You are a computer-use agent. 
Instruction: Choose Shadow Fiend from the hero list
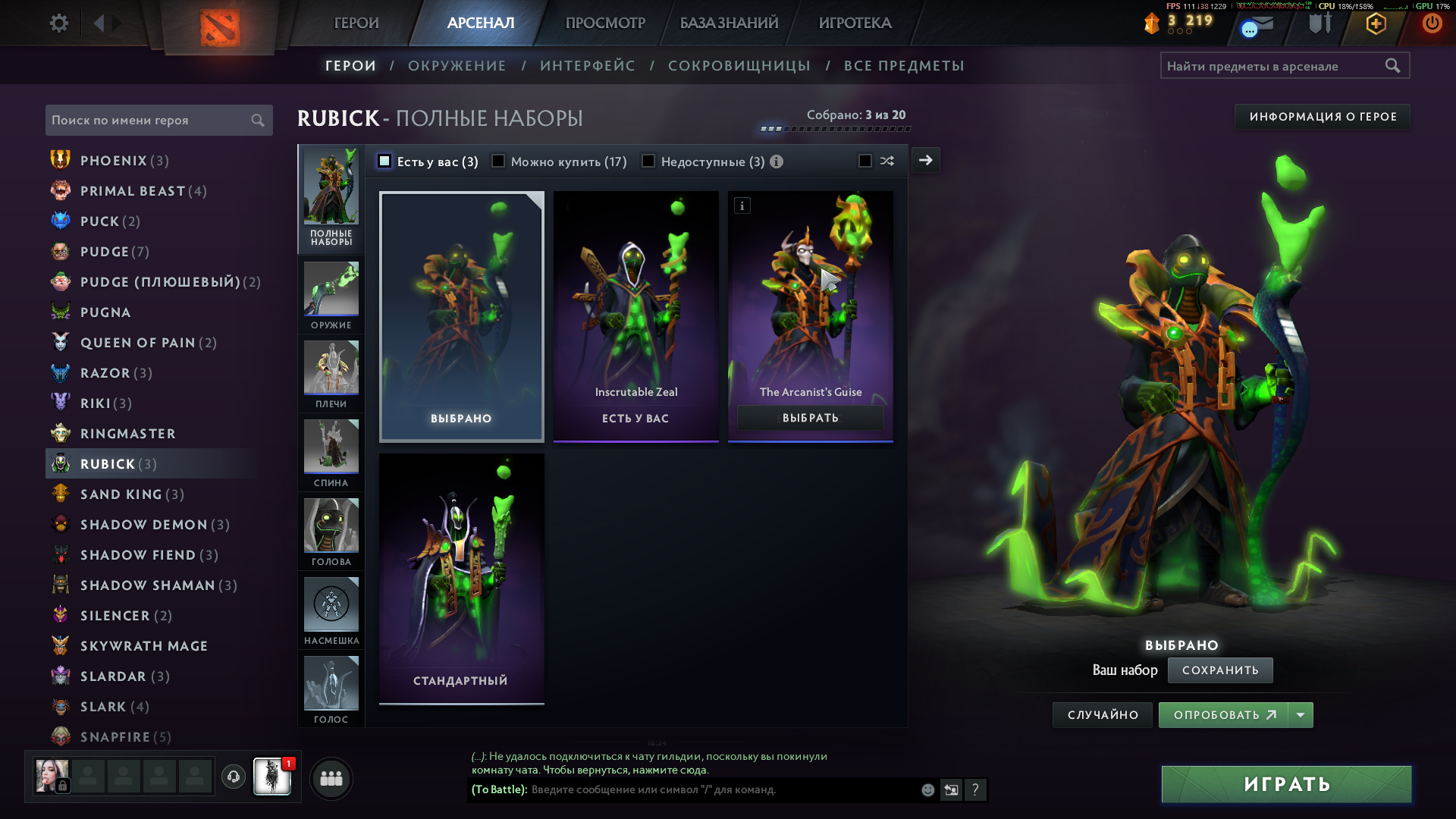[138, 555]
